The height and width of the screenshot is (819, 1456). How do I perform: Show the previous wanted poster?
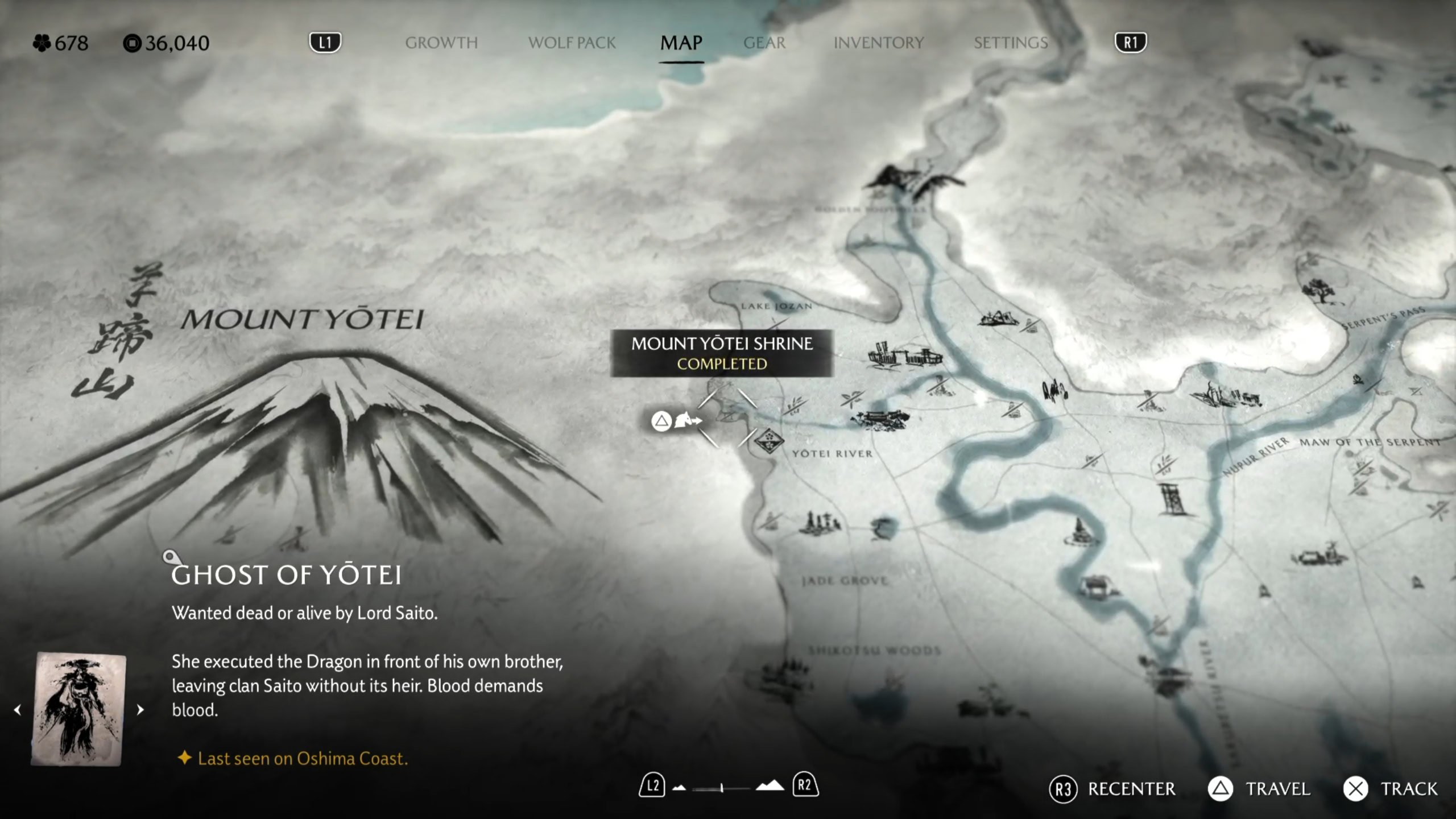pyautogui.click(x=18, y=710)
